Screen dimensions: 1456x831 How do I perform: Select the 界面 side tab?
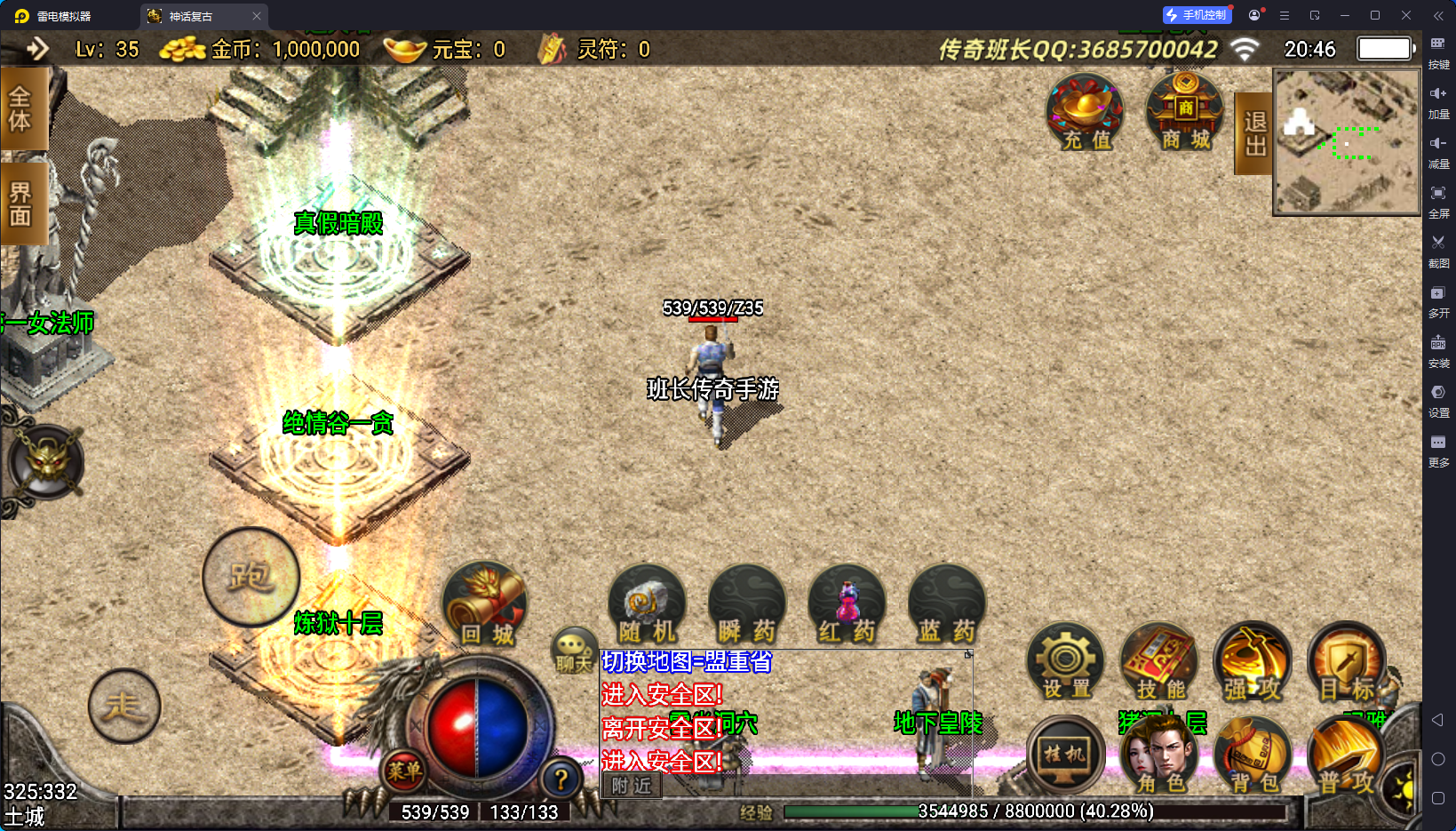click(x=21, y=204)
